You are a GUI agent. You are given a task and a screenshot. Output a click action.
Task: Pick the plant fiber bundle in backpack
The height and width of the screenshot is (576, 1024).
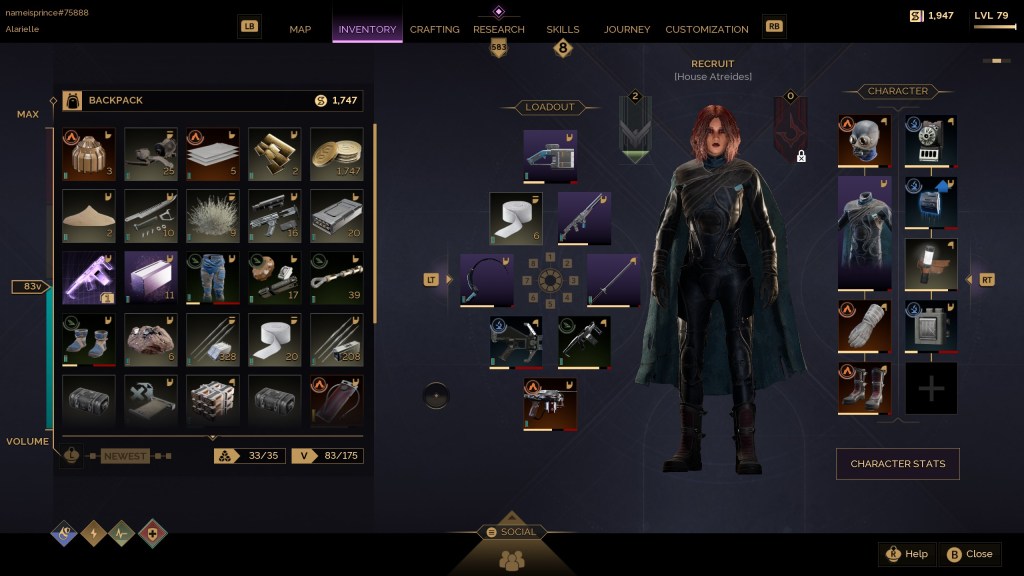pyautogui.click(x=213, y=216)
